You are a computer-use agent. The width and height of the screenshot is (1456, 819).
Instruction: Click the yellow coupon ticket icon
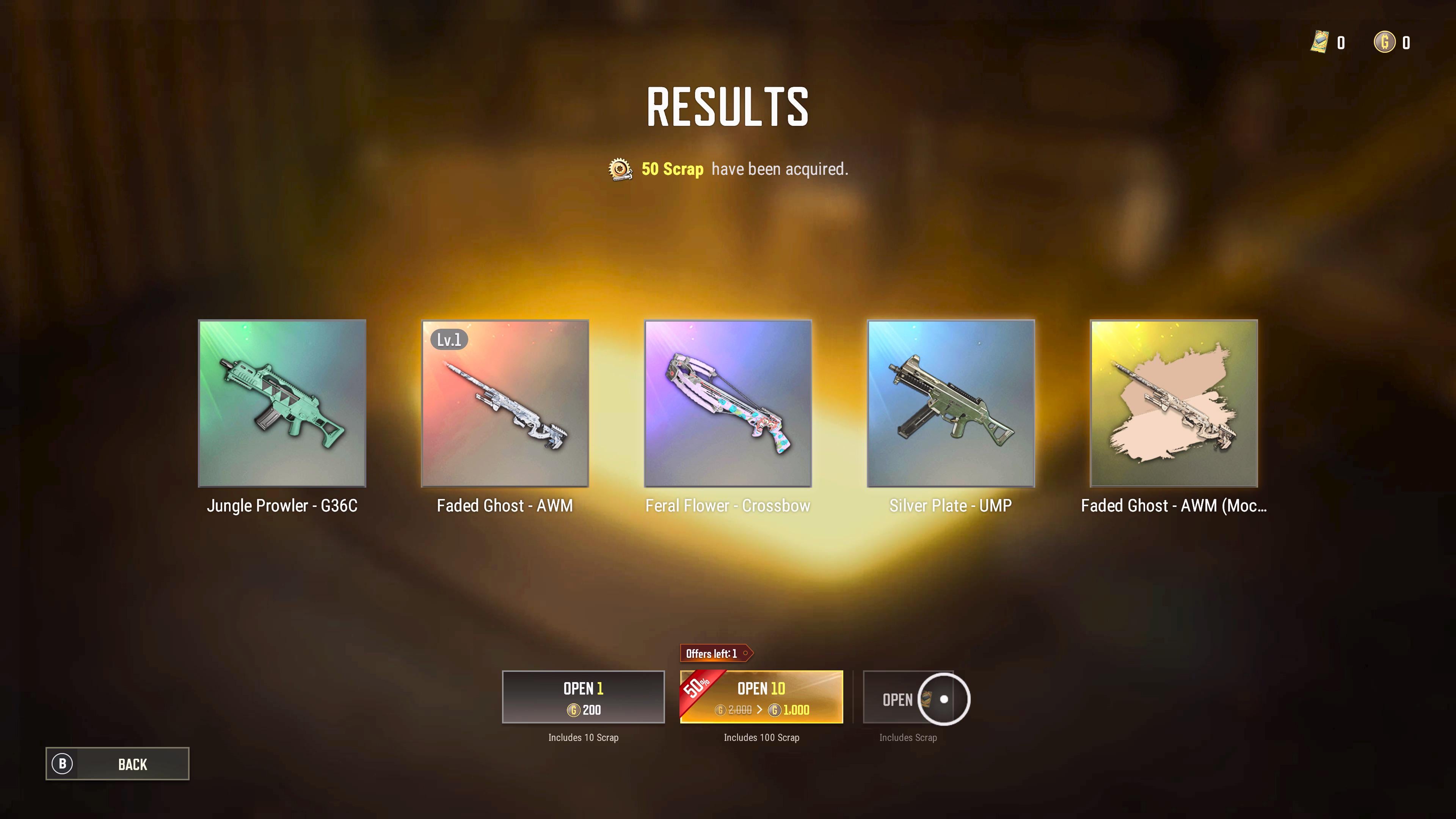click(1319, 42)
